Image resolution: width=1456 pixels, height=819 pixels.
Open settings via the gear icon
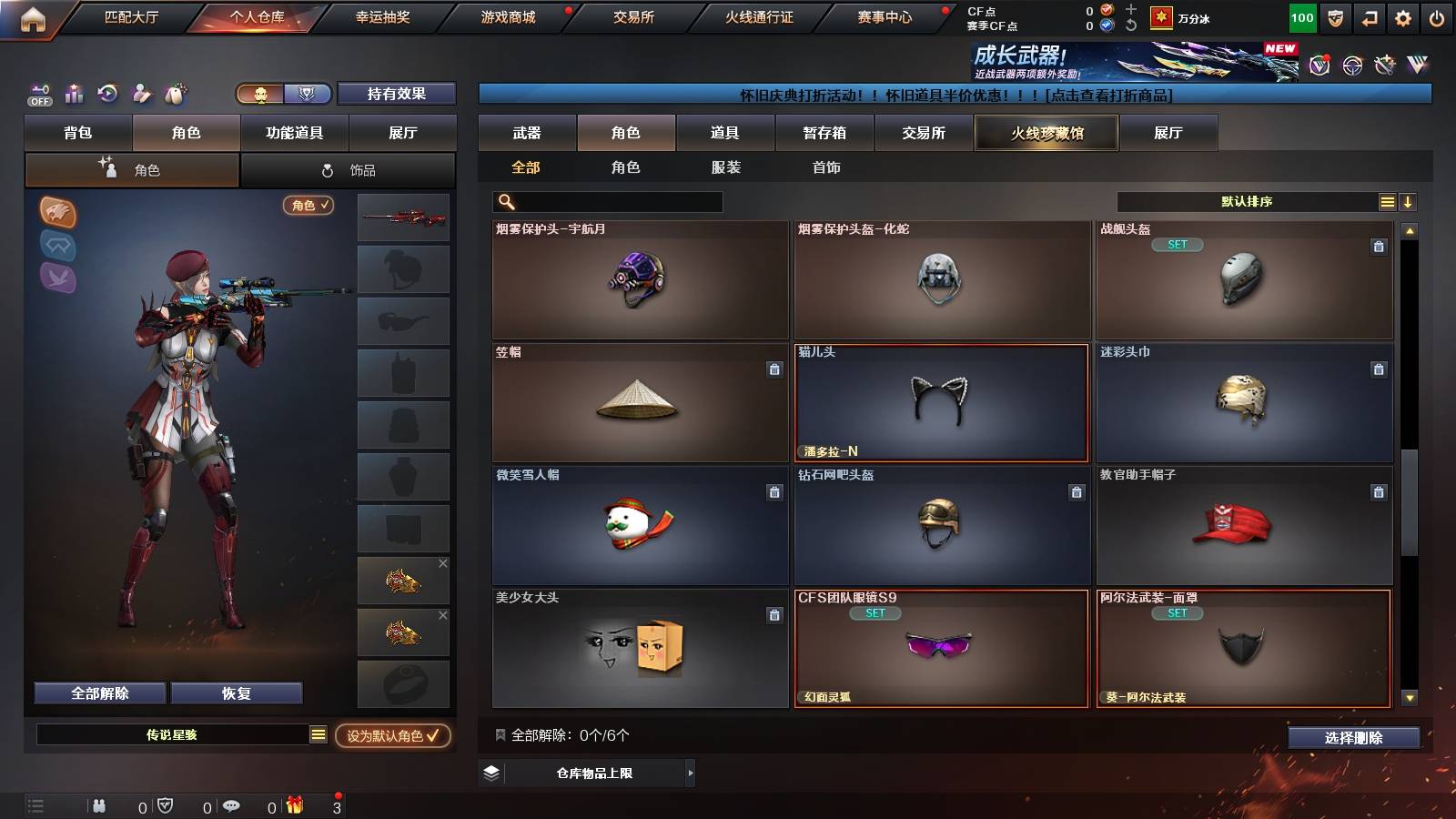pos(1402,16)
